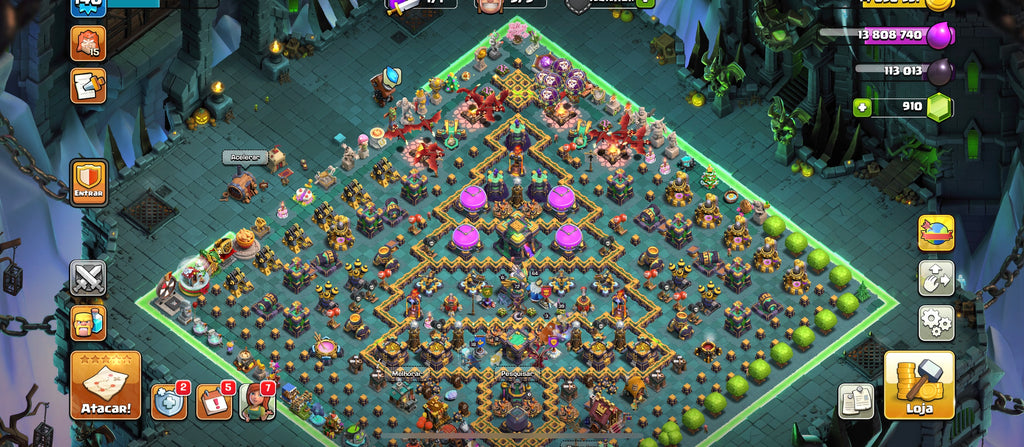Image resolution: width=1024 pixels, height=447 pixels.
Task: Open the barbarian army overview
Action: tap(88, 323)
